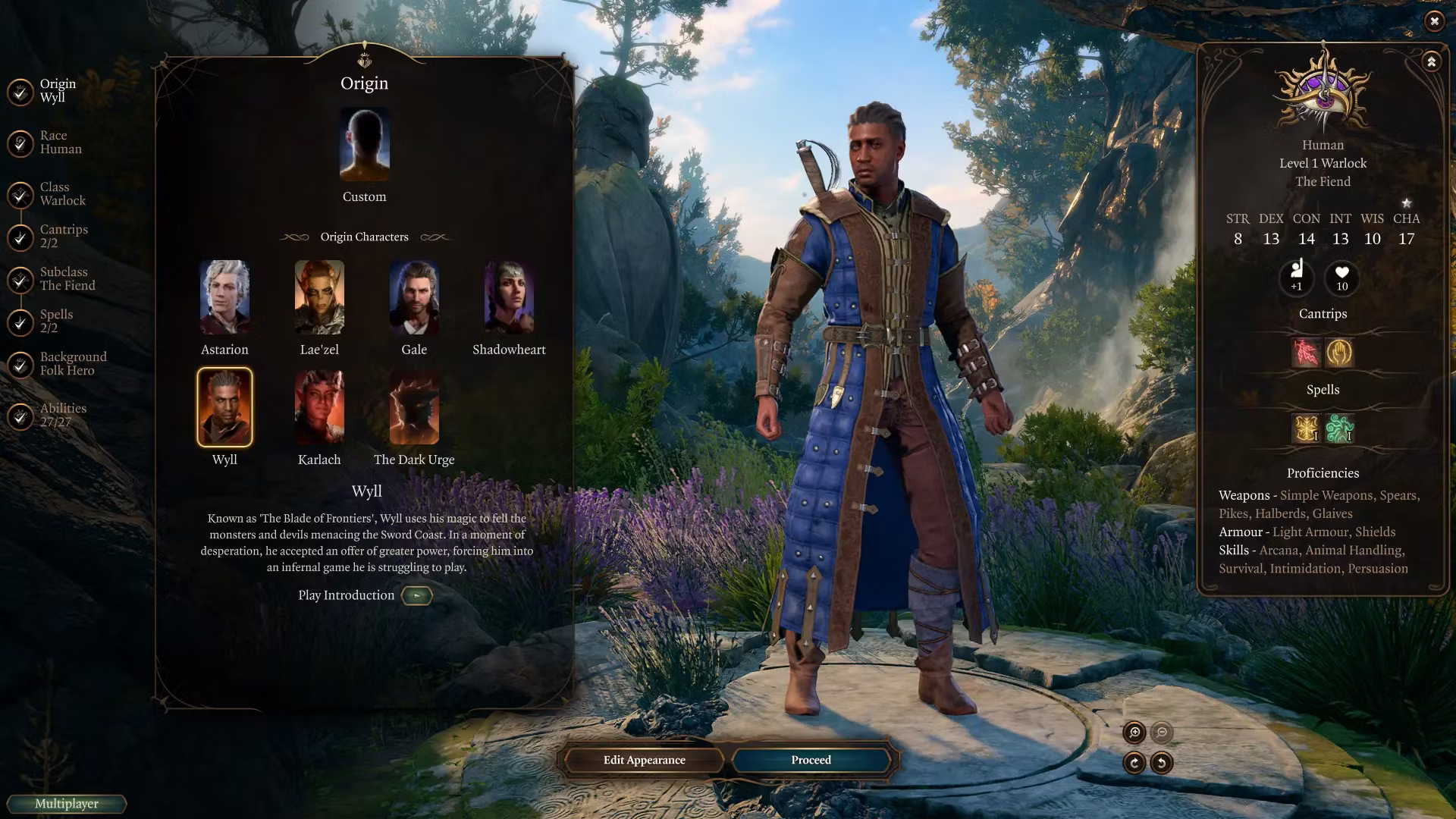1456x819 pixels.
Task: Select the Custom origin portrait
Action: [x=364, y=145]
